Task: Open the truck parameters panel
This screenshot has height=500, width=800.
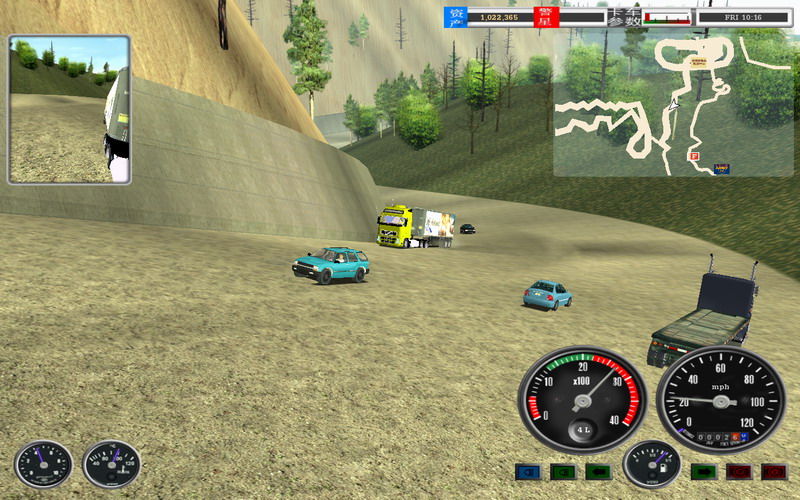Action: click(623, 16)
